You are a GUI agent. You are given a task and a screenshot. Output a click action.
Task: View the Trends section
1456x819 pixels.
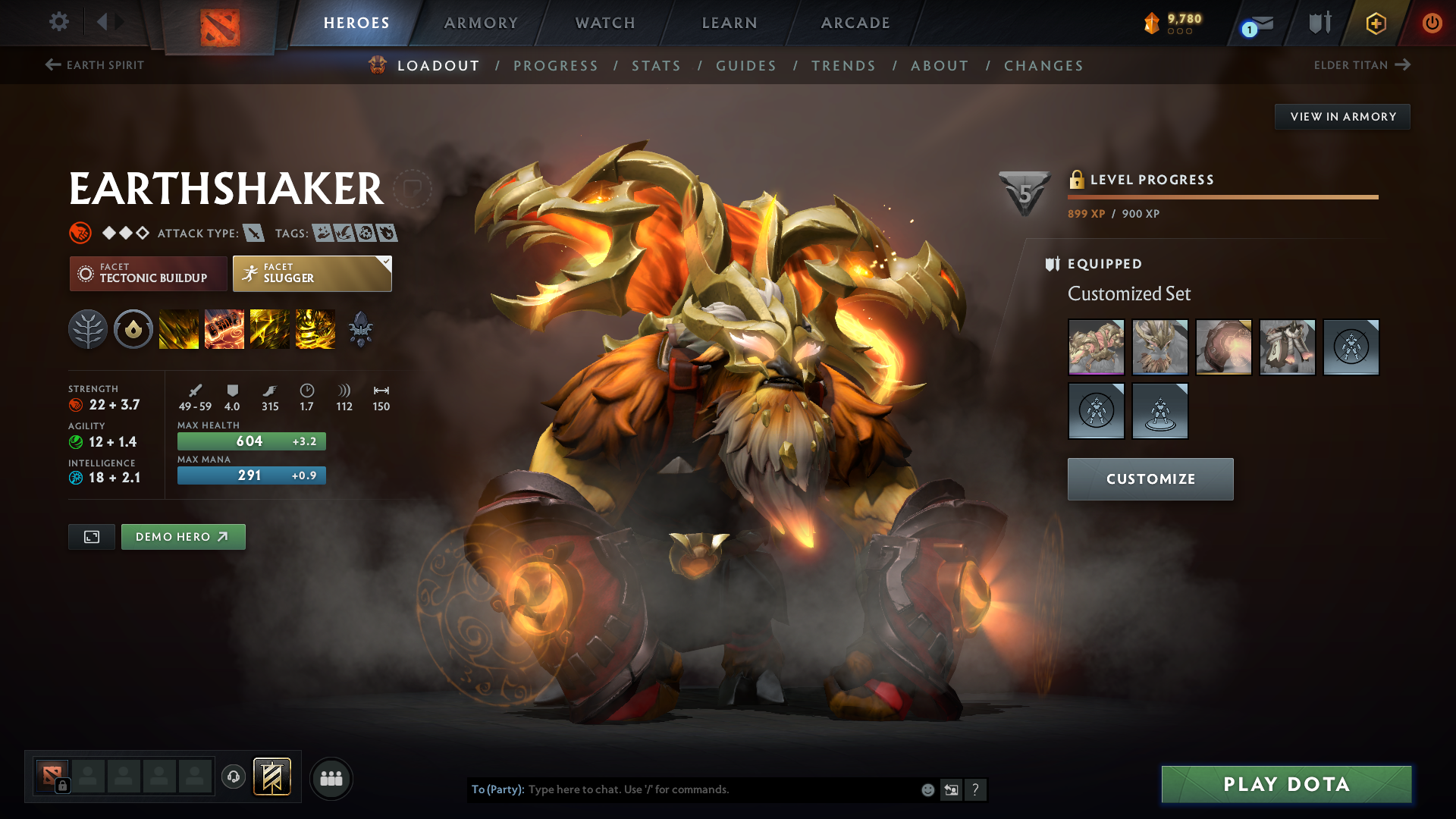pyautogui.click(x=843, y=66)
